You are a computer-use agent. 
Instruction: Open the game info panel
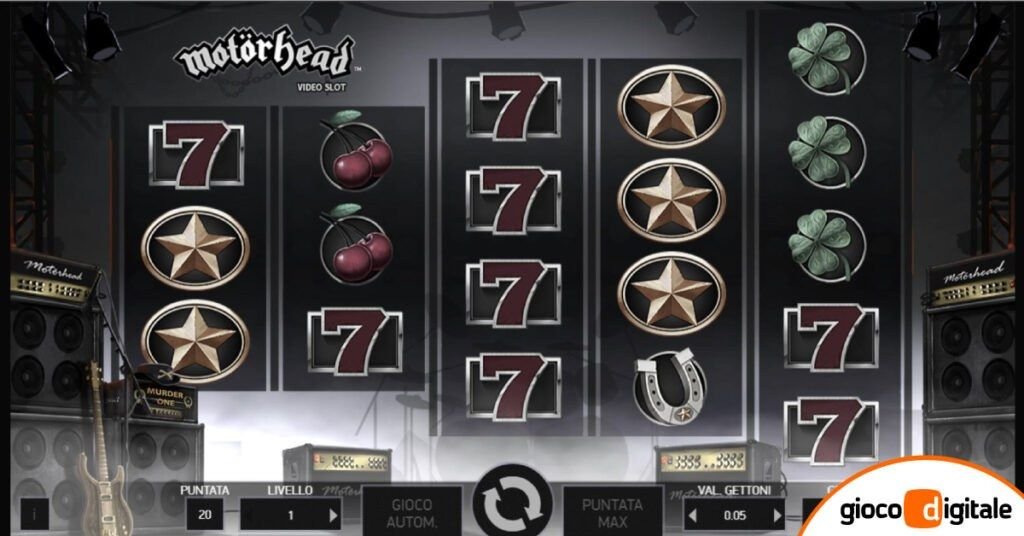(34, 514)
